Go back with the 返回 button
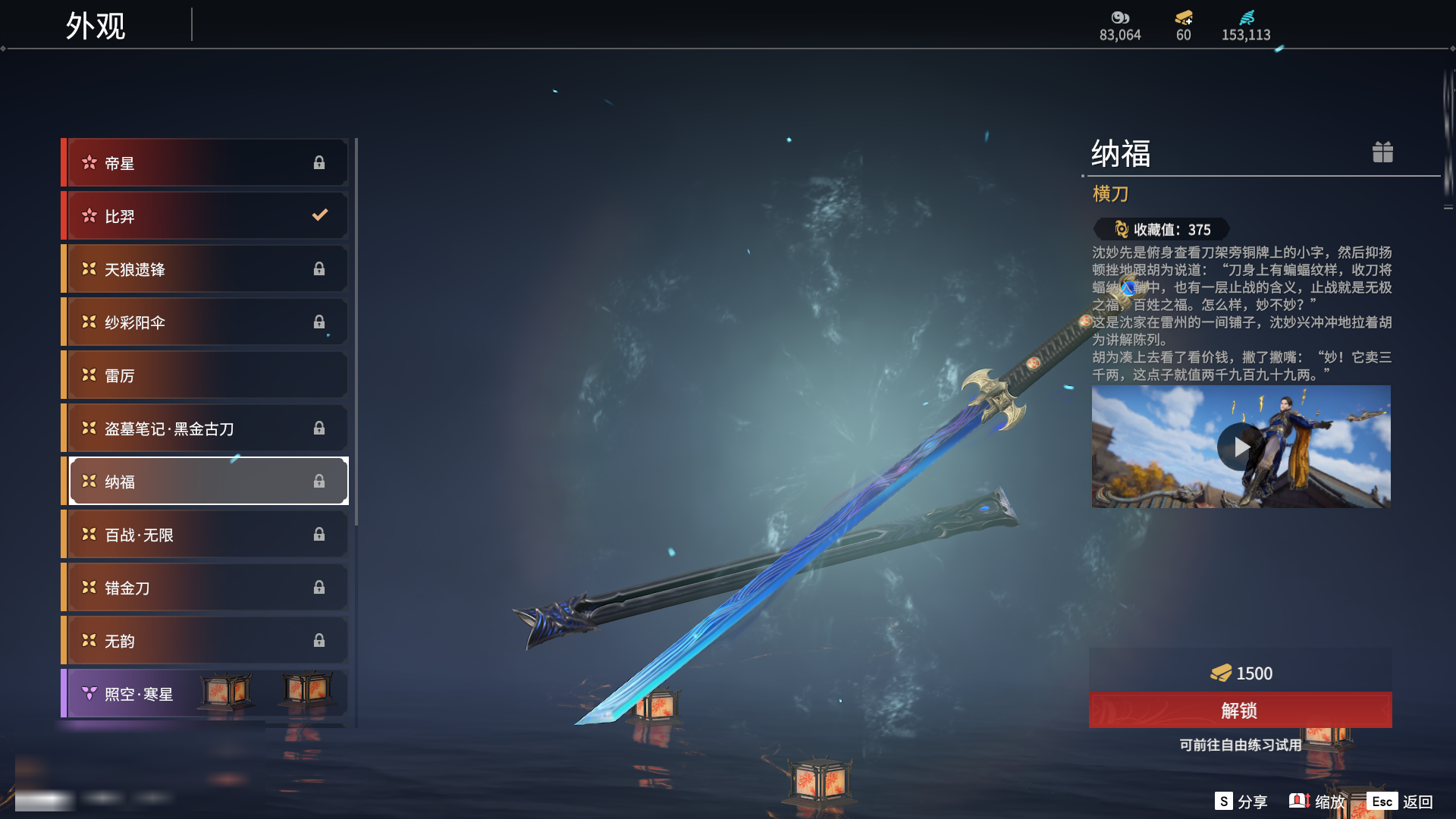The image size is (1456, 819). 1400,802
